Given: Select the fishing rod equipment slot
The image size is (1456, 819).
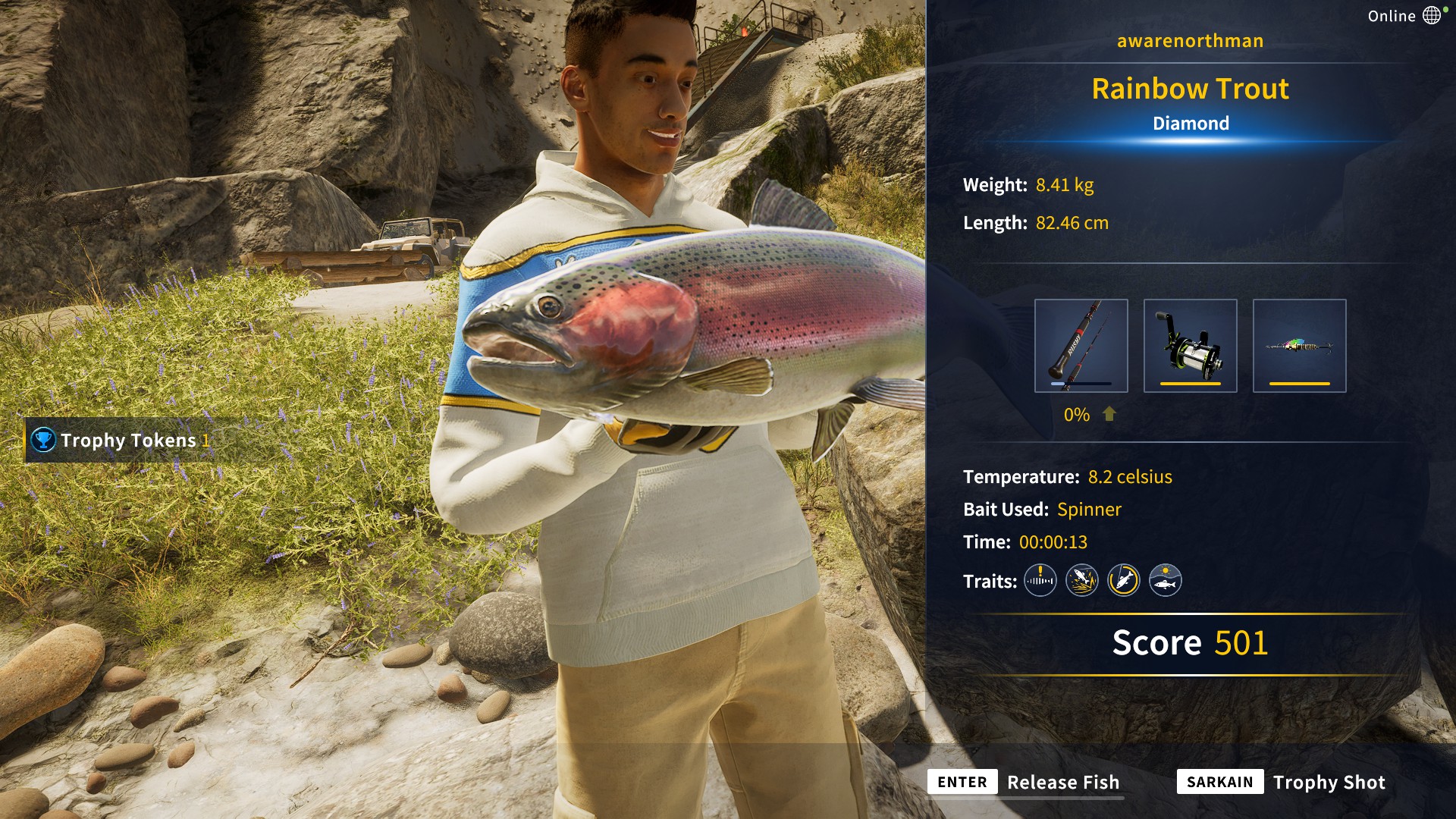Looking at the screenshot, I should point(1081,346).
